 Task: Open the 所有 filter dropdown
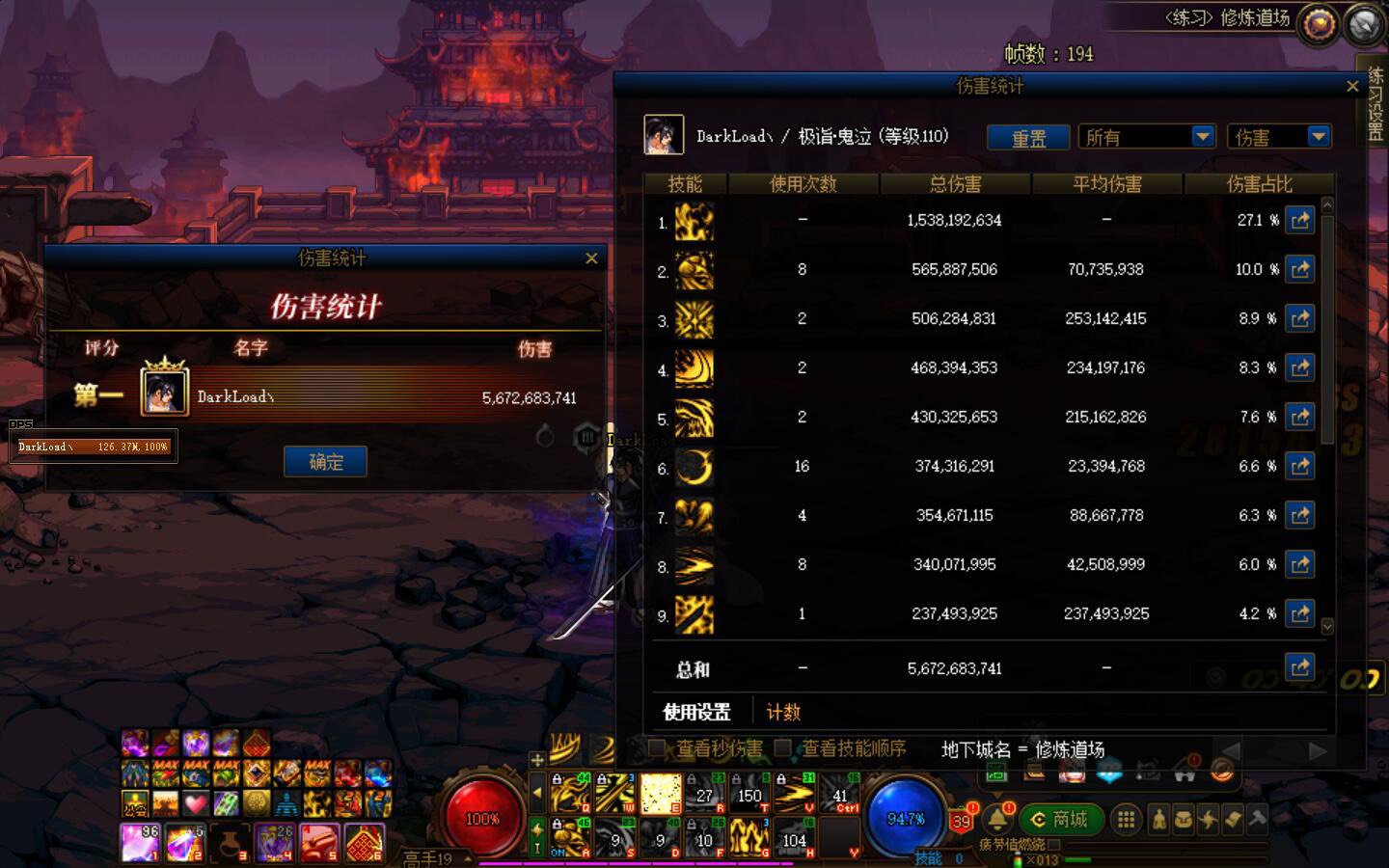pyautogui.click(x=1146, y=136)
